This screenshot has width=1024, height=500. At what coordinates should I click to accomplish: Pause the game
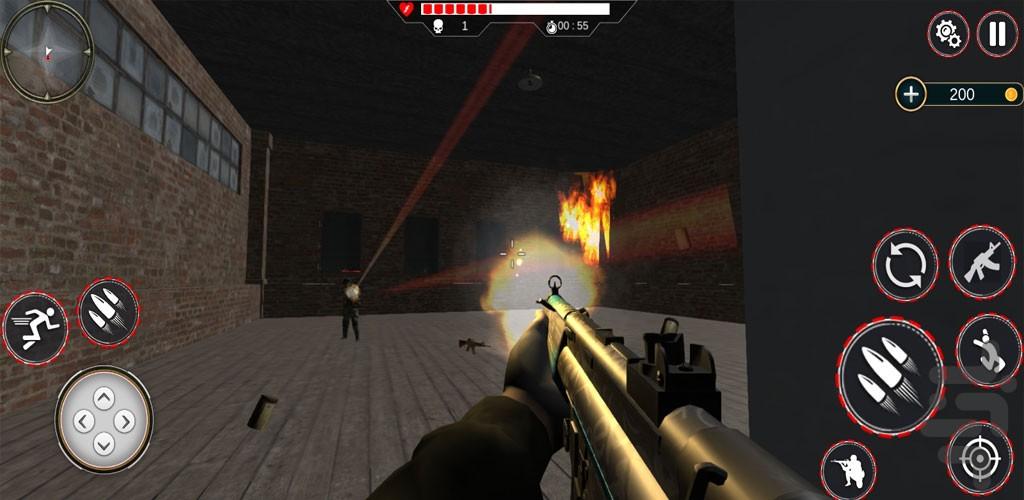pyautogui.click(x=996, y=34)
